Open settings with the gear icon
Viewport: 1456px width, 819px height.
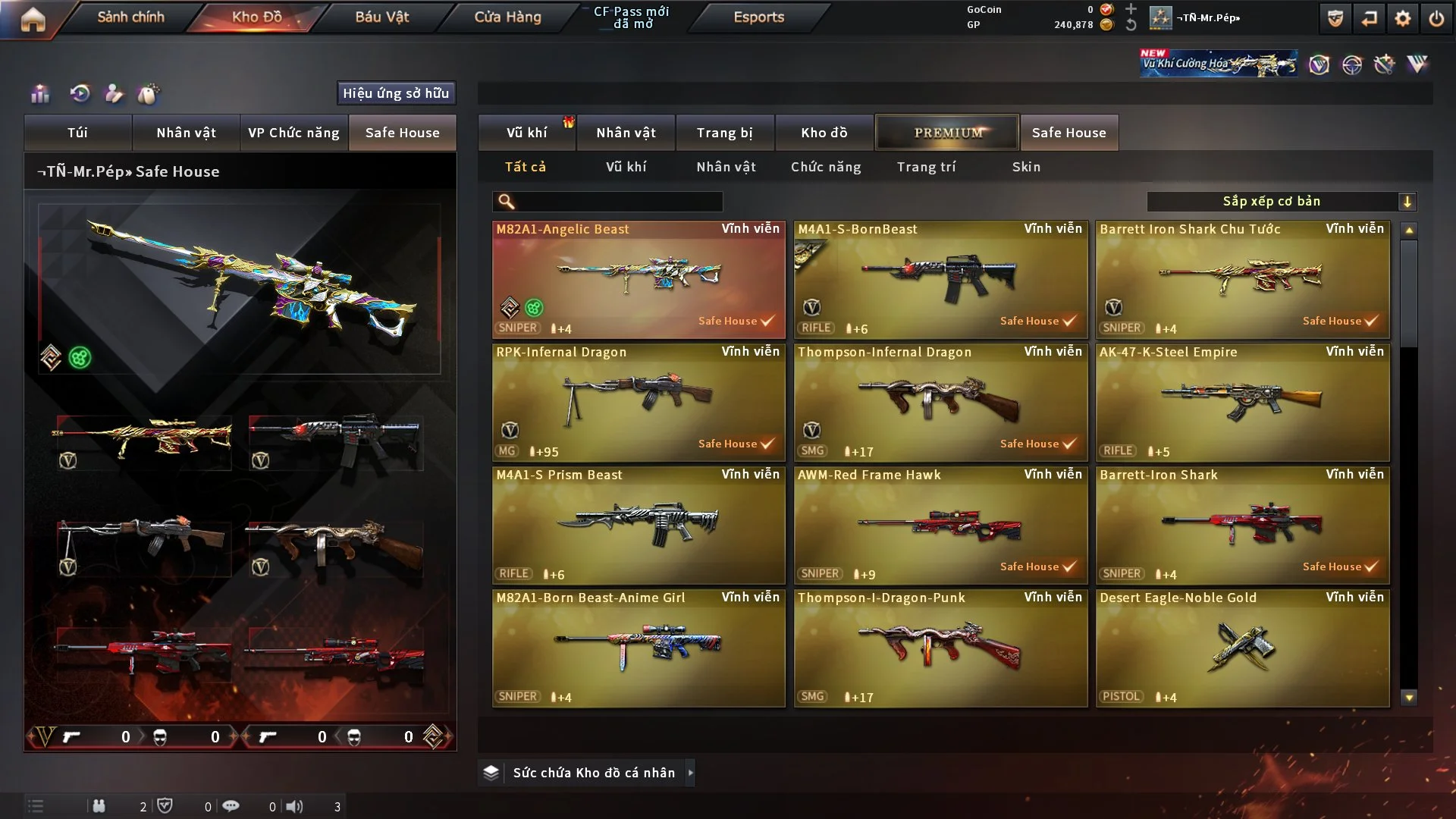coord(1403,18)
